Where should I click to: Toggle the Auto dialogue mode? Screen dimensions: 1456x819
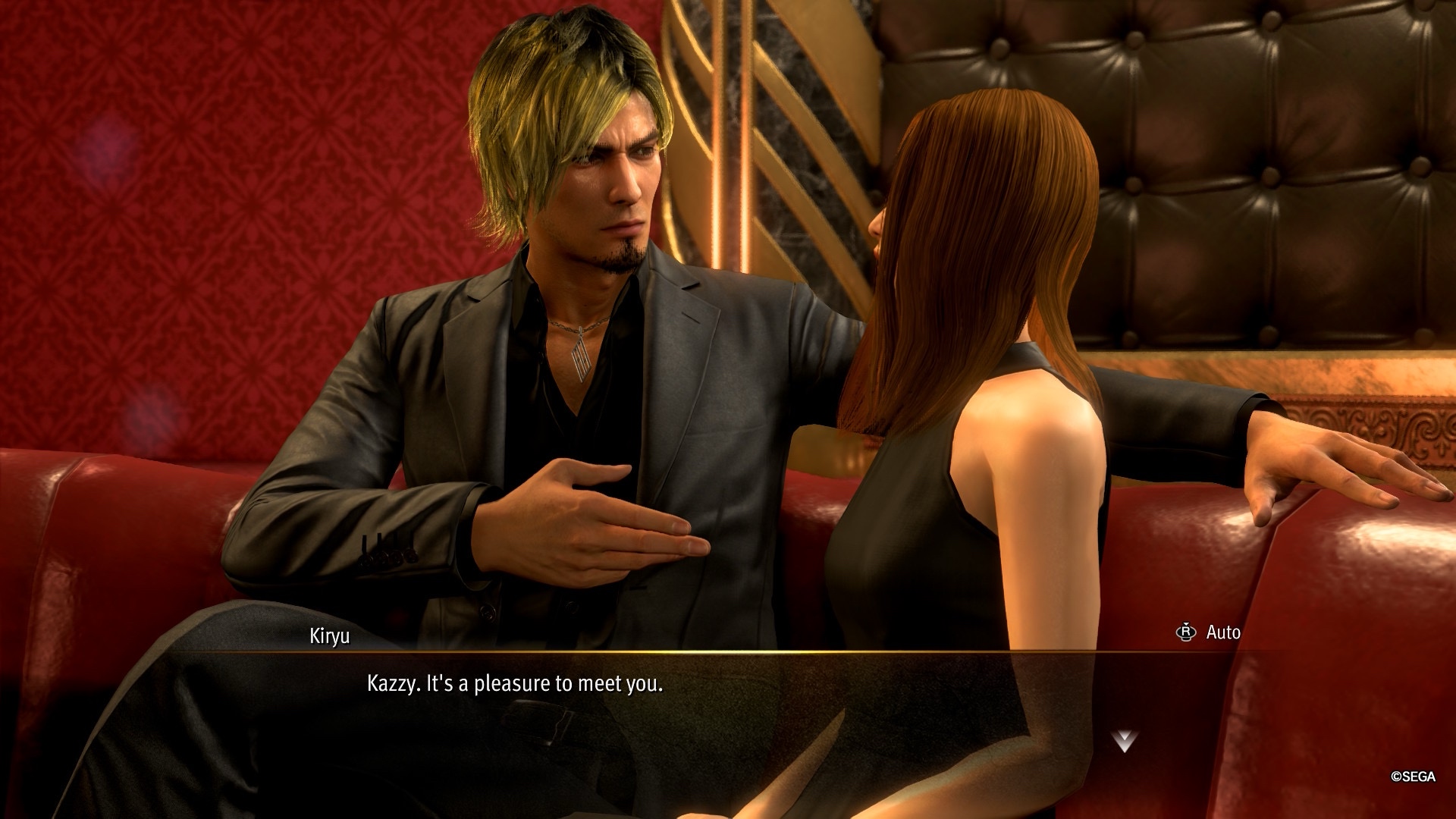click(x=1209, y=632)
